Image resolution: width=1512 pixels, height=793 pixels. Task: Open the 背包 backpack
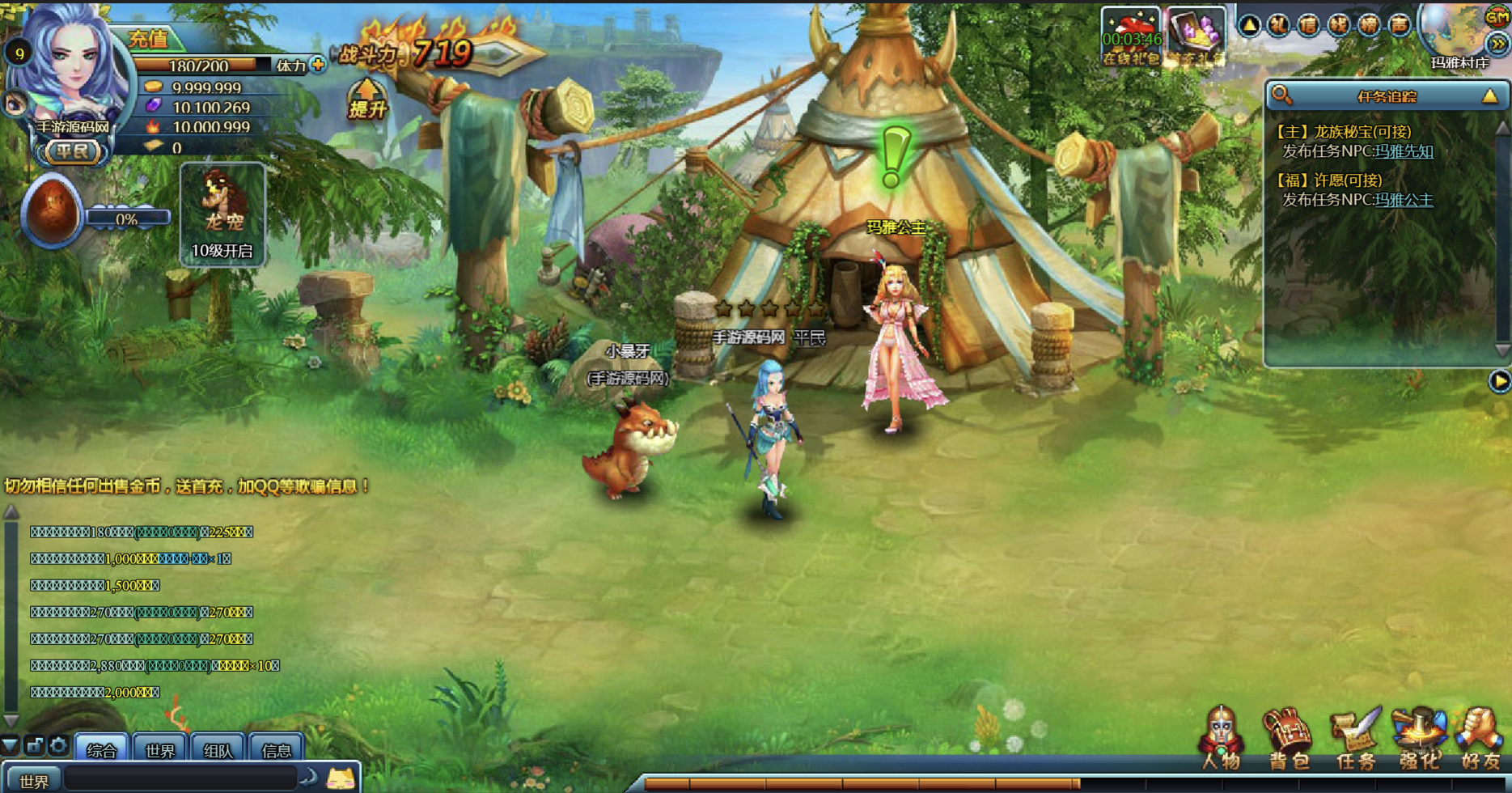pyautogui.click(x=1288, y=740)
